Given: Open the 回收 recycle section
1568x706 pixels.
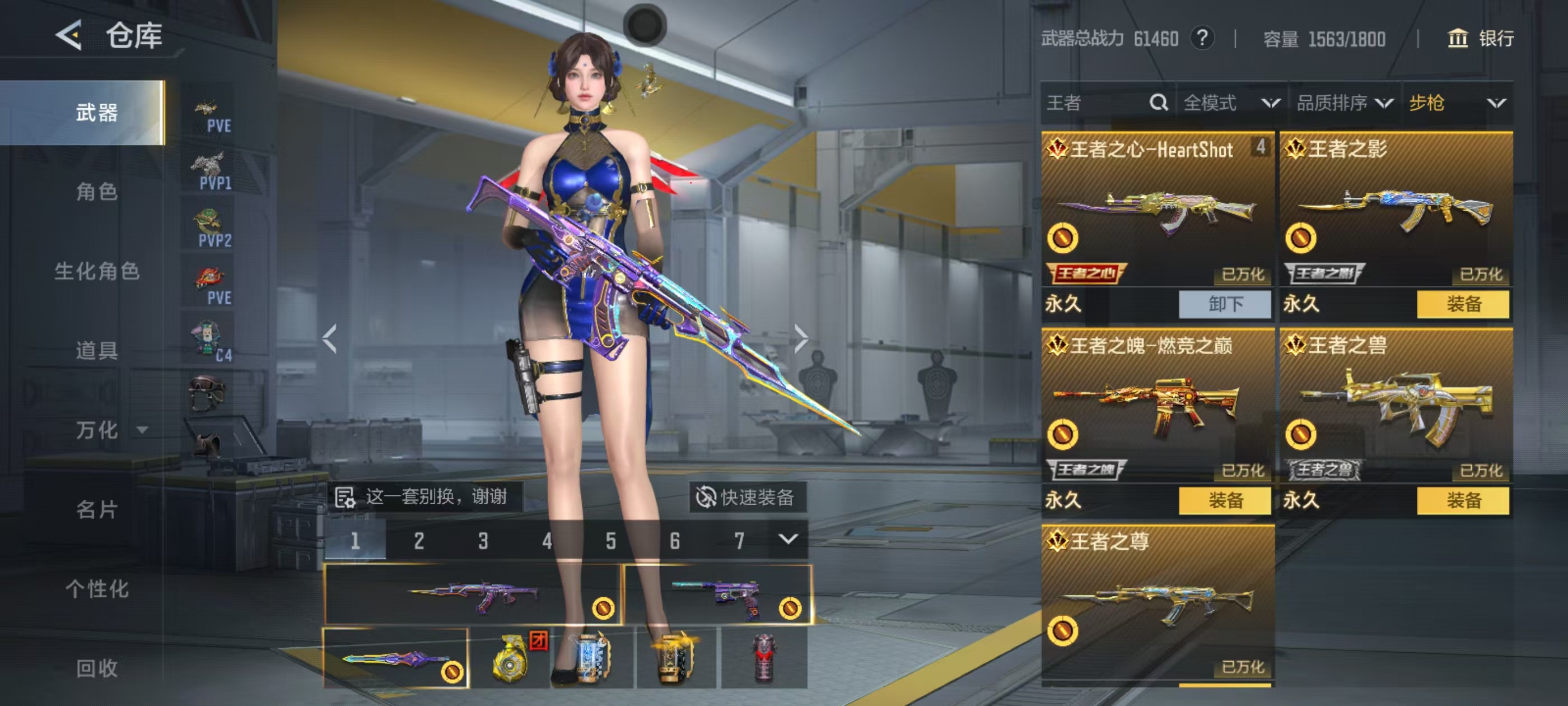Looking at the screenshot, I should point(96,668).
